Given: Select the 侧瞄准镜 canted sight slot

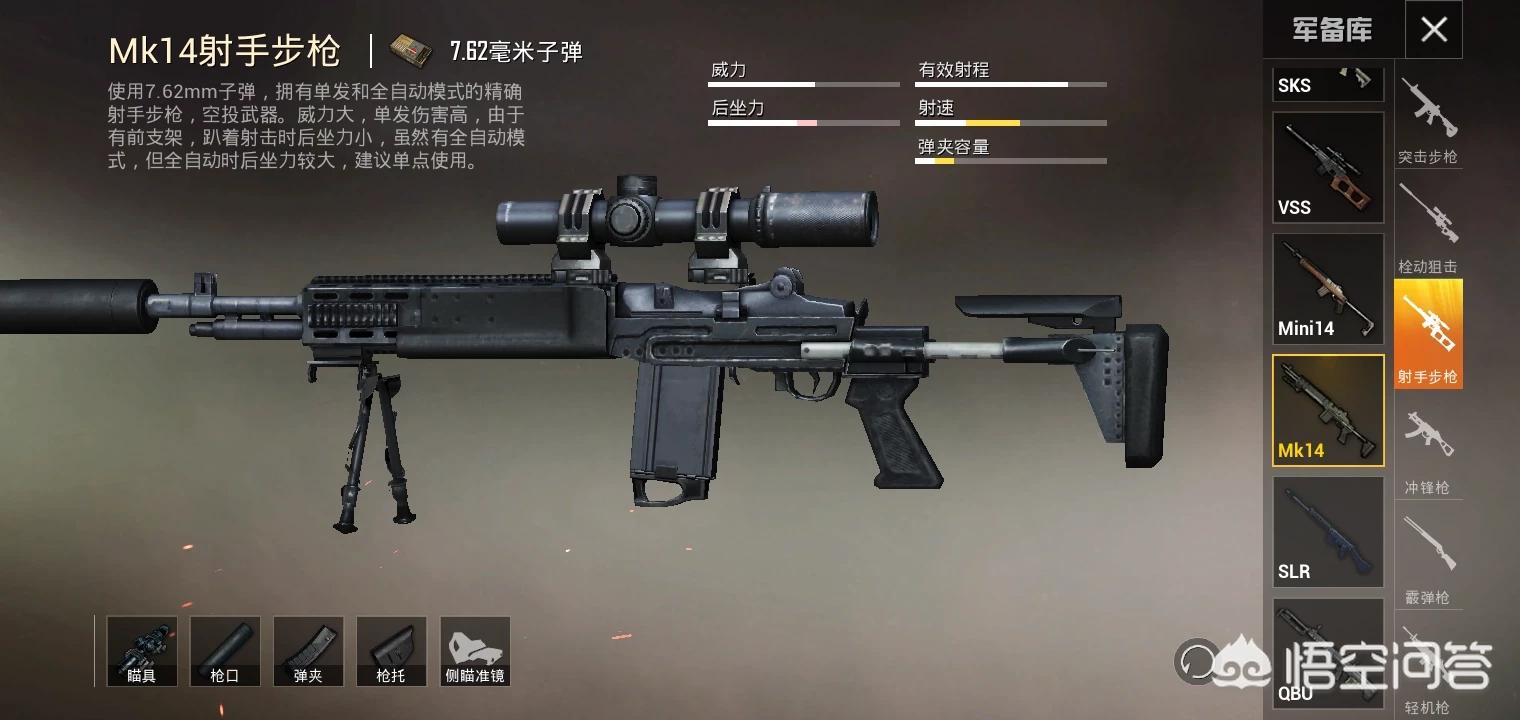Looking at the screenshot, I should (475, 651).
